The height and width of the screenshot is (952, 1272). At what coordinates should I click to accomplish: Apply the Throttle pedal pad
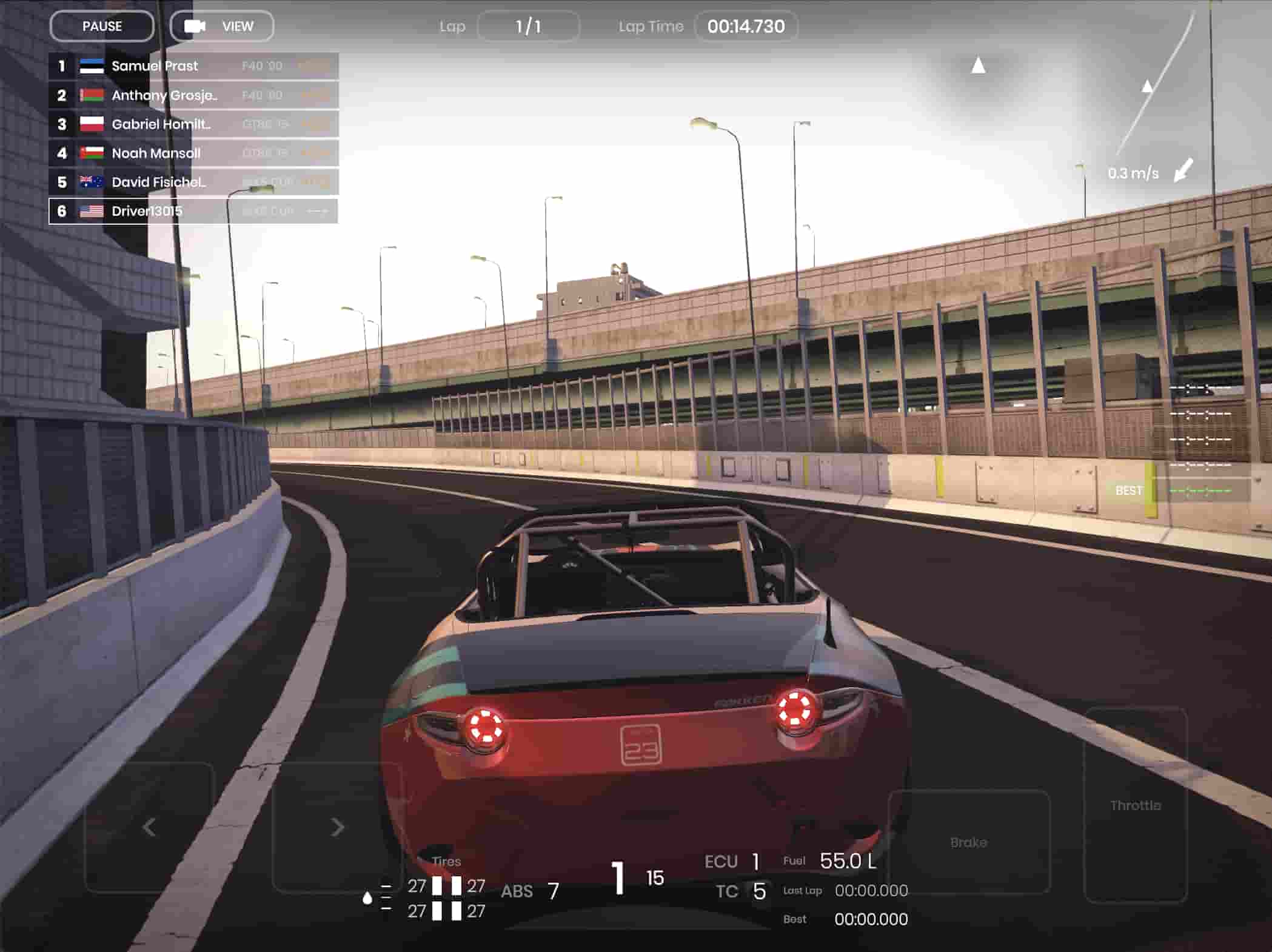[1135, 805]
